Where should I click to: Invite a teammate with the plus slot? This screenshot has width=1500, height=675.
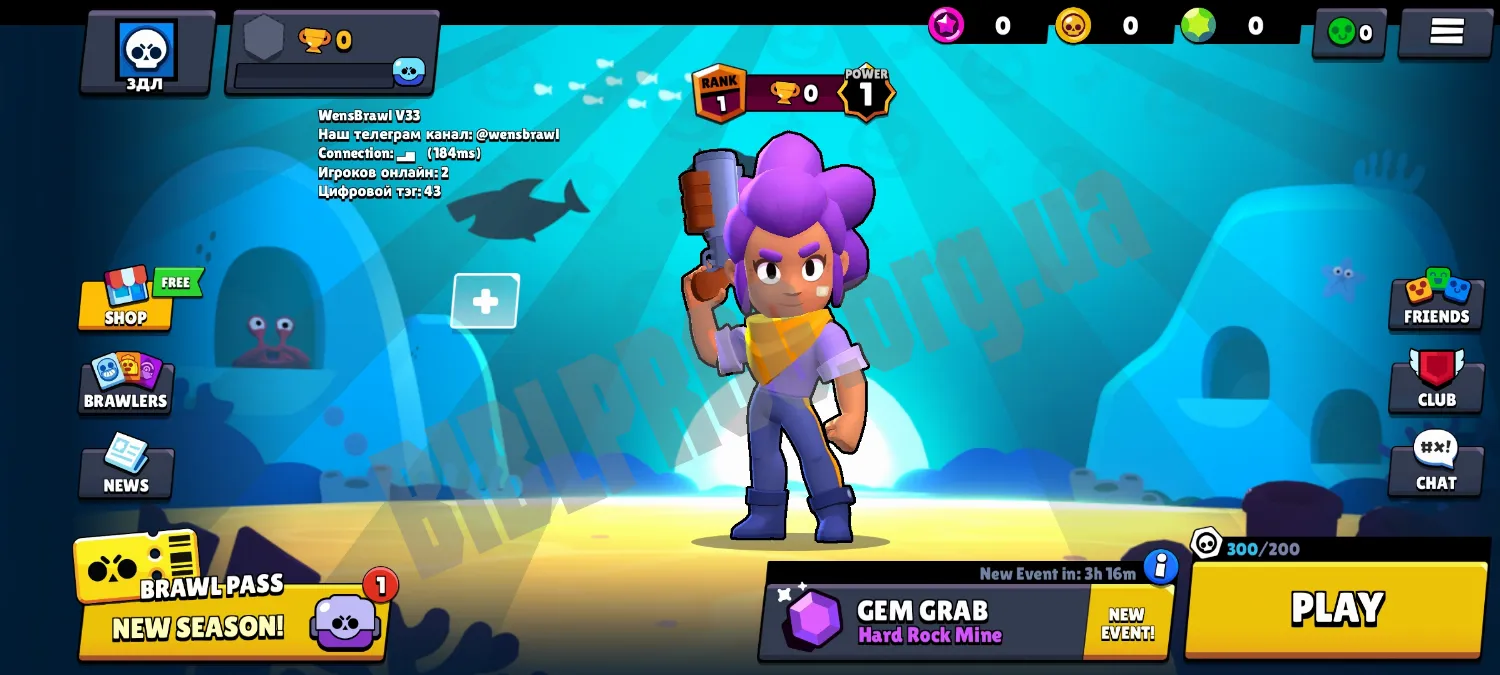(485, 301)
